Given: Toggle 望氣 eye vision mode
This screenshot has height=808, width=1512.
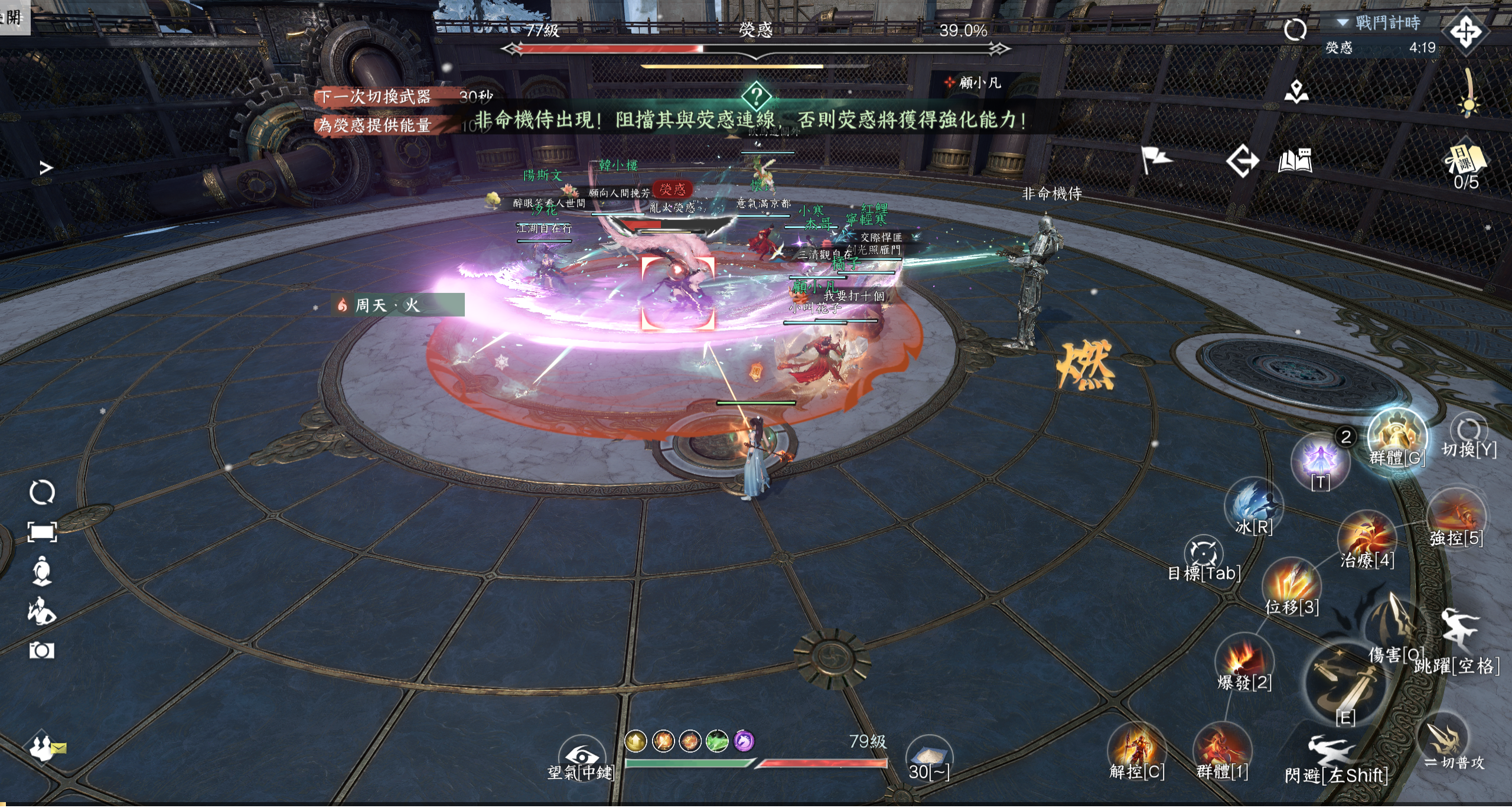Looking at the screenshot, I should click(x=582, y=757).
